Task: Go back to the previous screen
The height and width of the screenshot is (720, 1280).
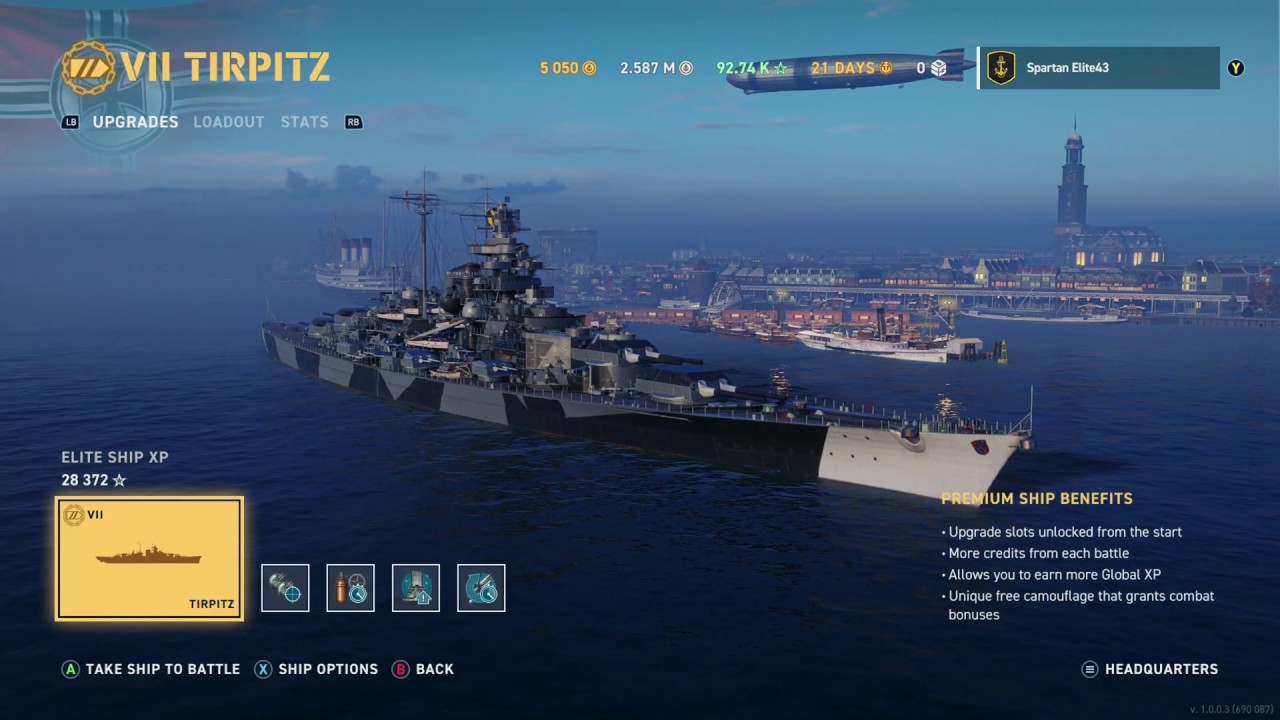Action: pos(423,669)
